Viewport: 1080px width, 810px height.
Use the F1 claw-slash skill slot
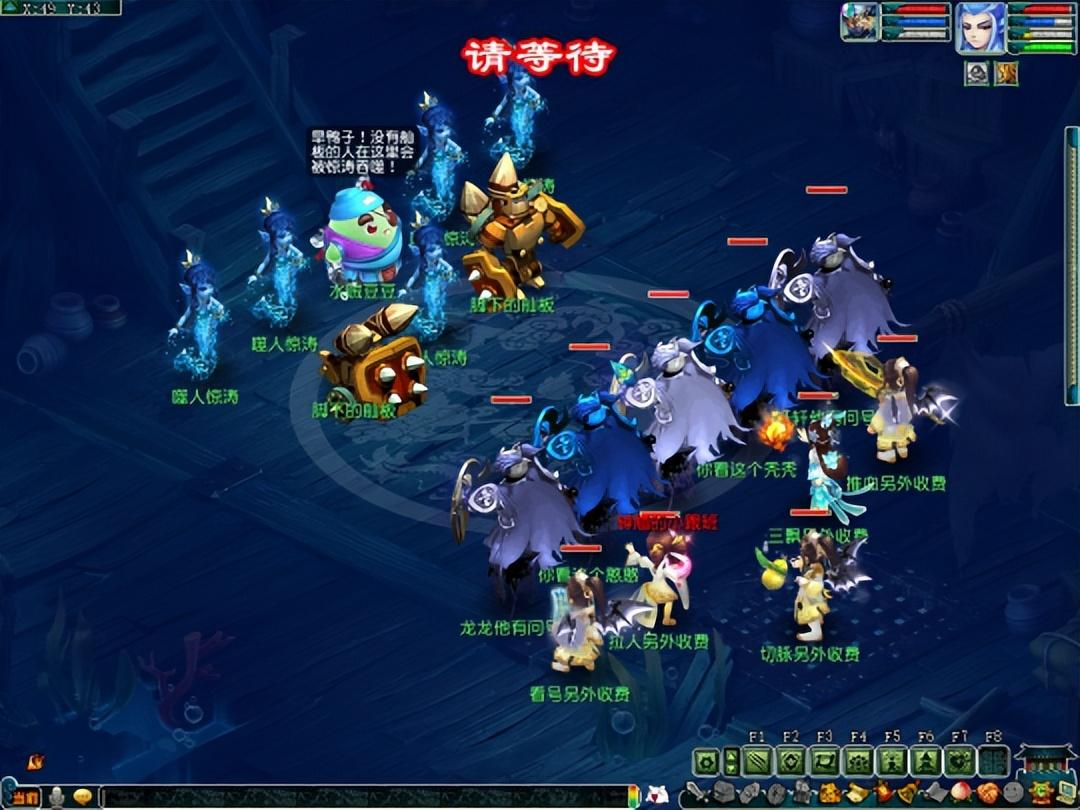tap(757, 762)
